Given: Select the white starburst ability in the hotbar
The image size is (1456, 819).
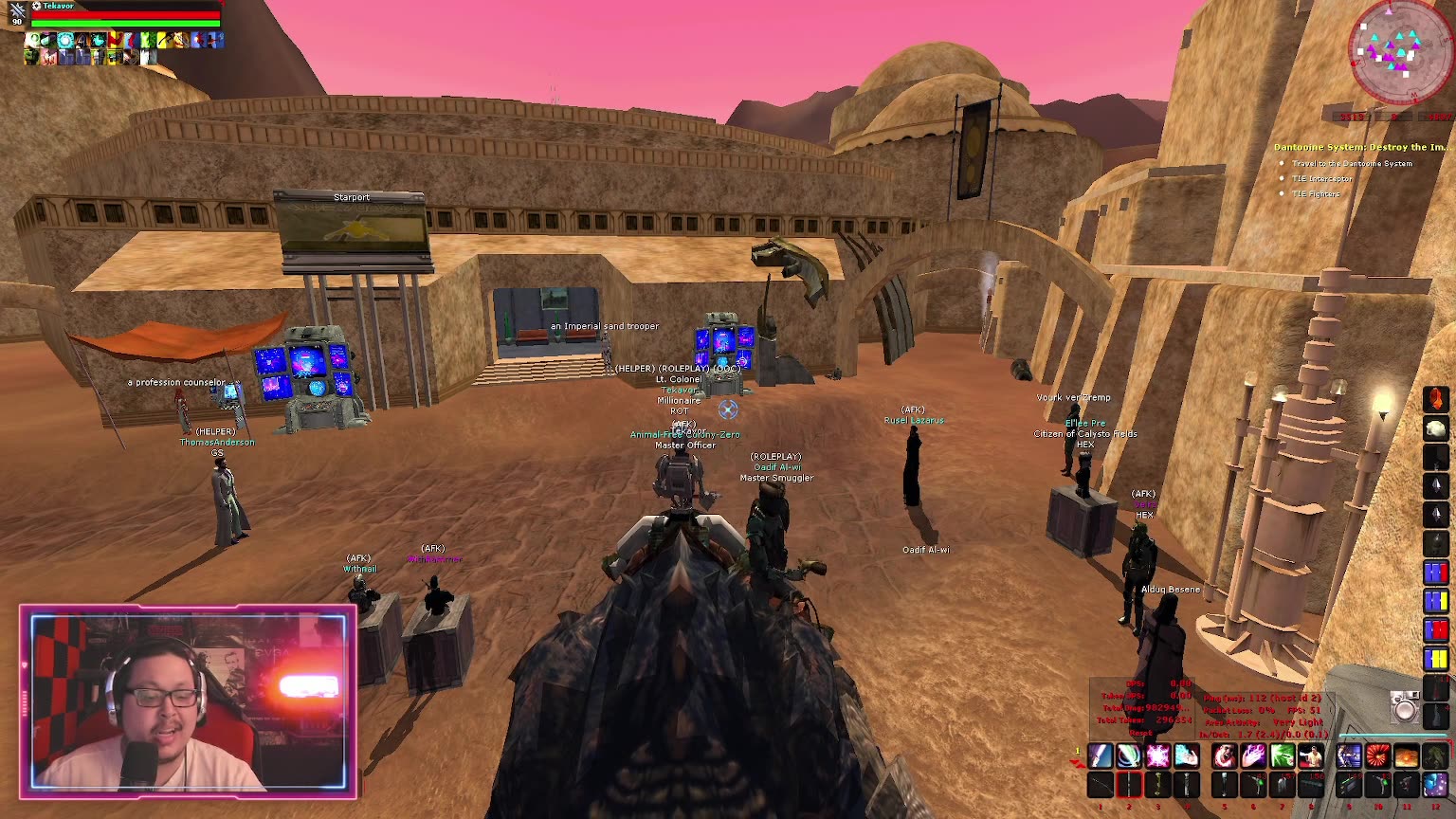Looking at the screenshot, I should pyautogui.click(x=1156, y=756).
